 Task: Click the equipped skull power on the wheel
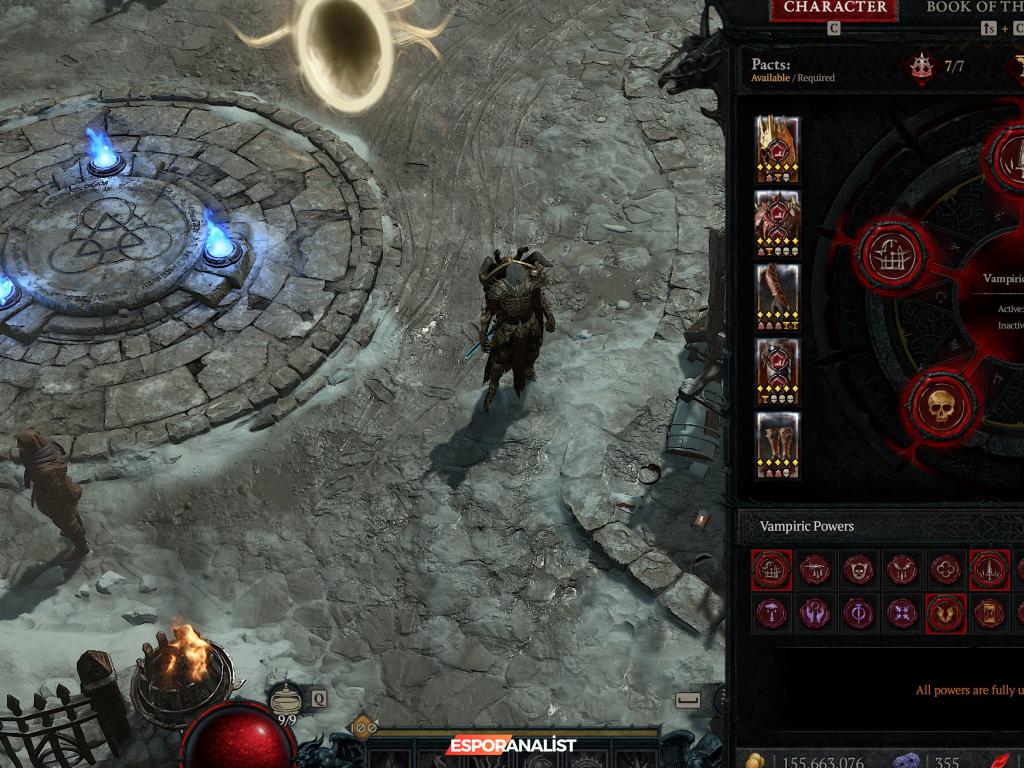(940, 407)
